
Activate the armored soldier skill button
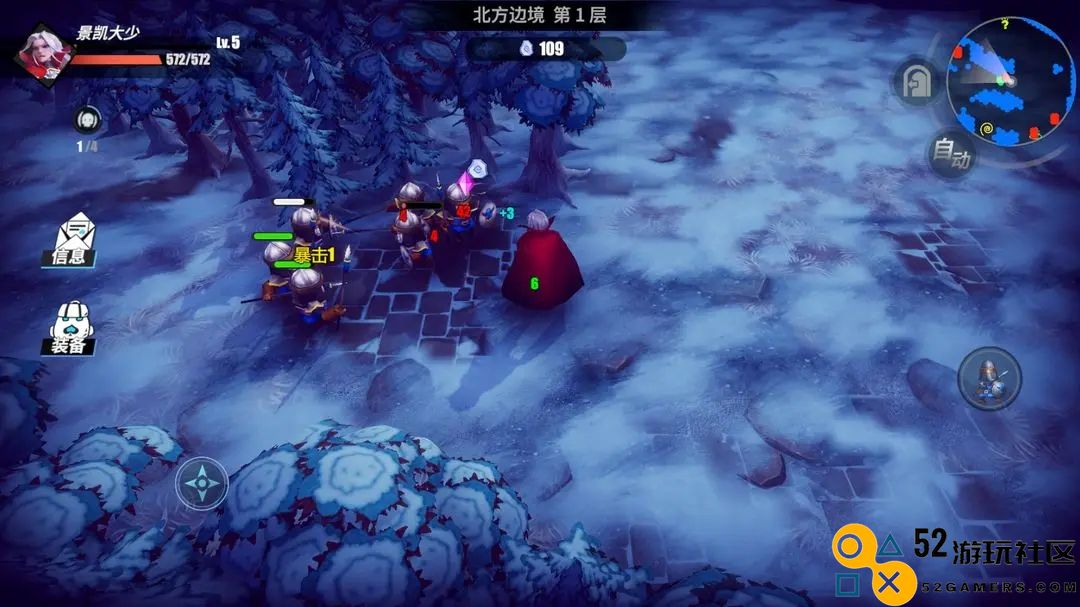pos(989,379)
